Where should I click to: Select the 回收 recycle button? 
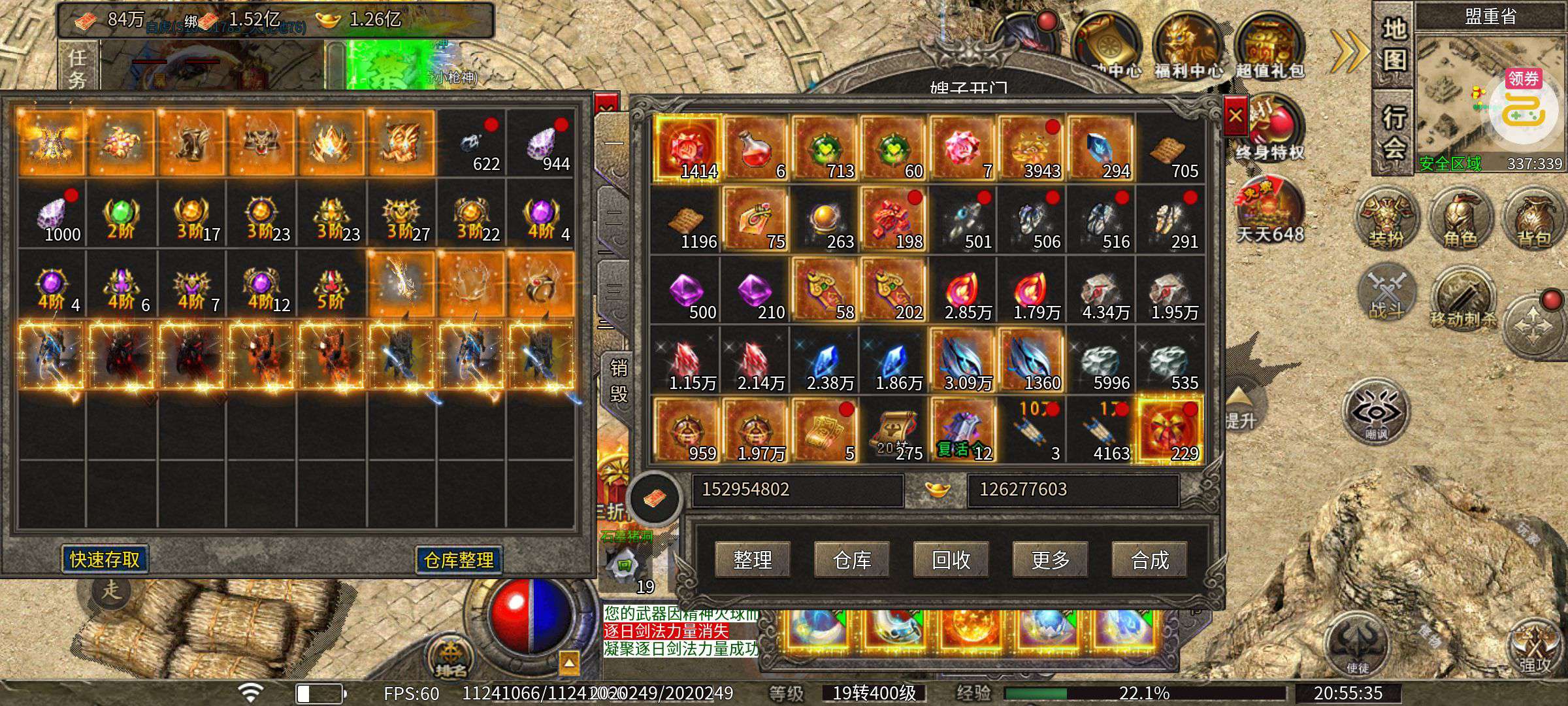pyautogui.click(x=951, y=560)
